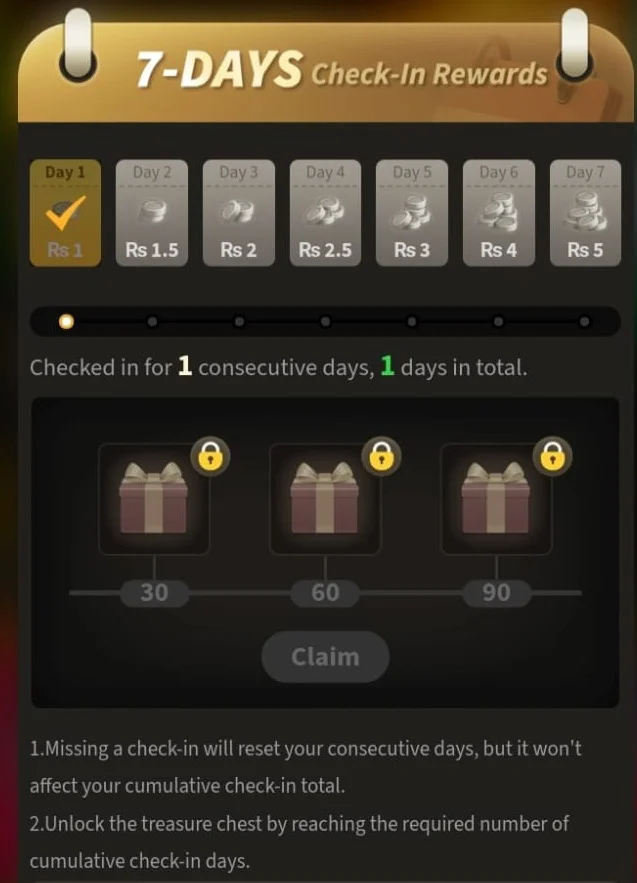Select the Day 7 Rs 5 reward

(x=584, y=213)
